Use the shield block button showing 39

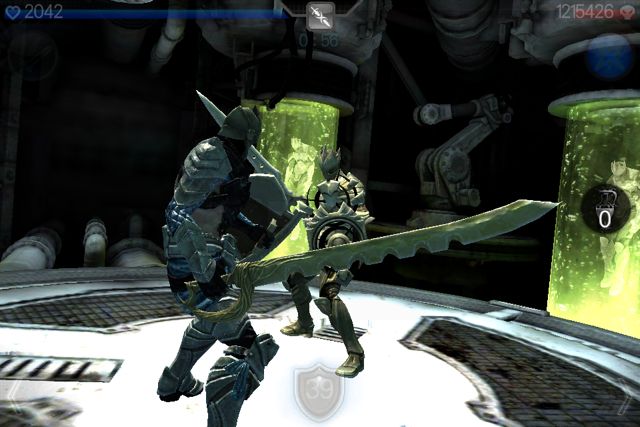(x=318, y=390)
